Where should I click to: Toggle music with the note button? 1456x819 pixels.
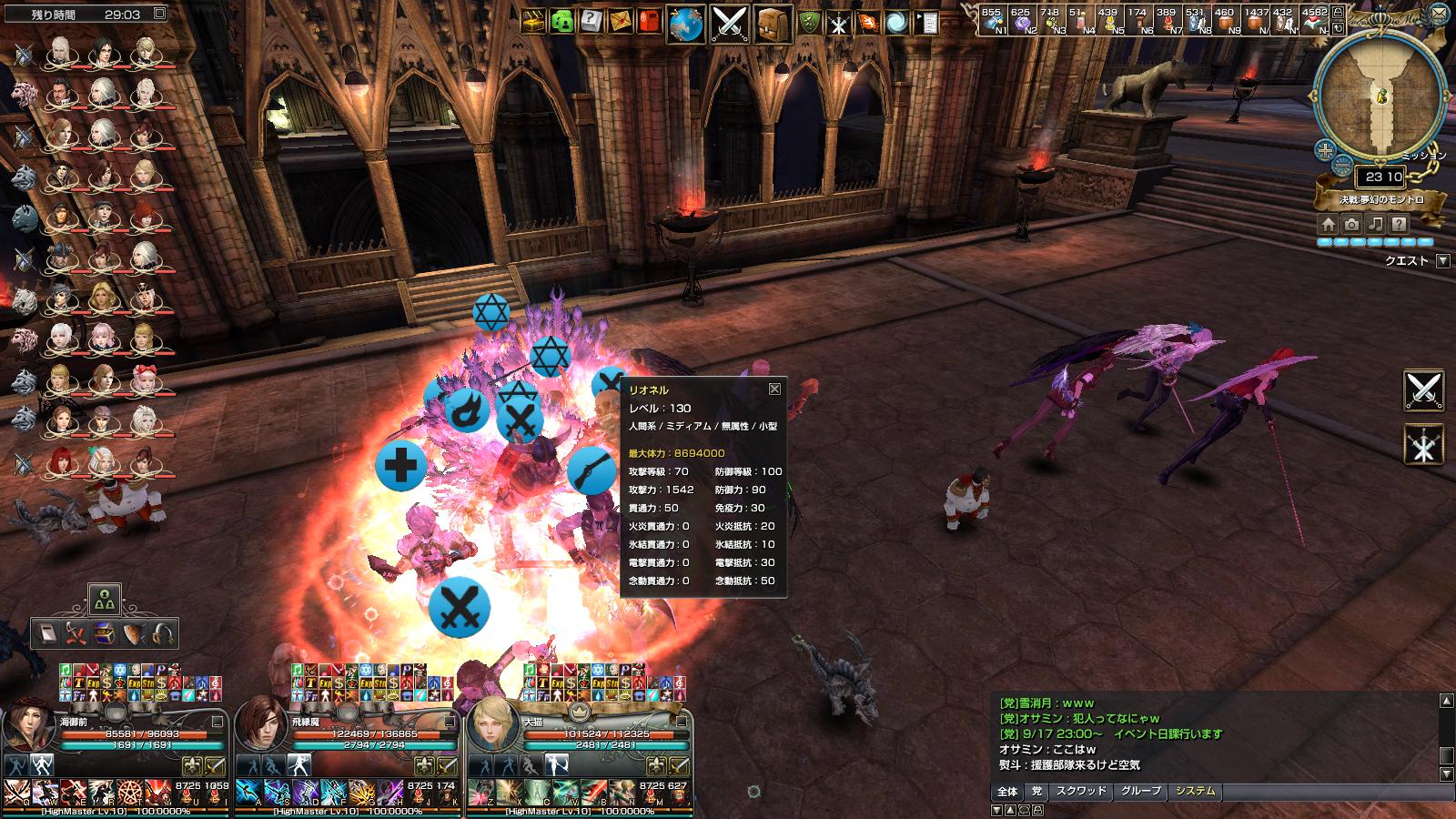(x=1376, y=225)
